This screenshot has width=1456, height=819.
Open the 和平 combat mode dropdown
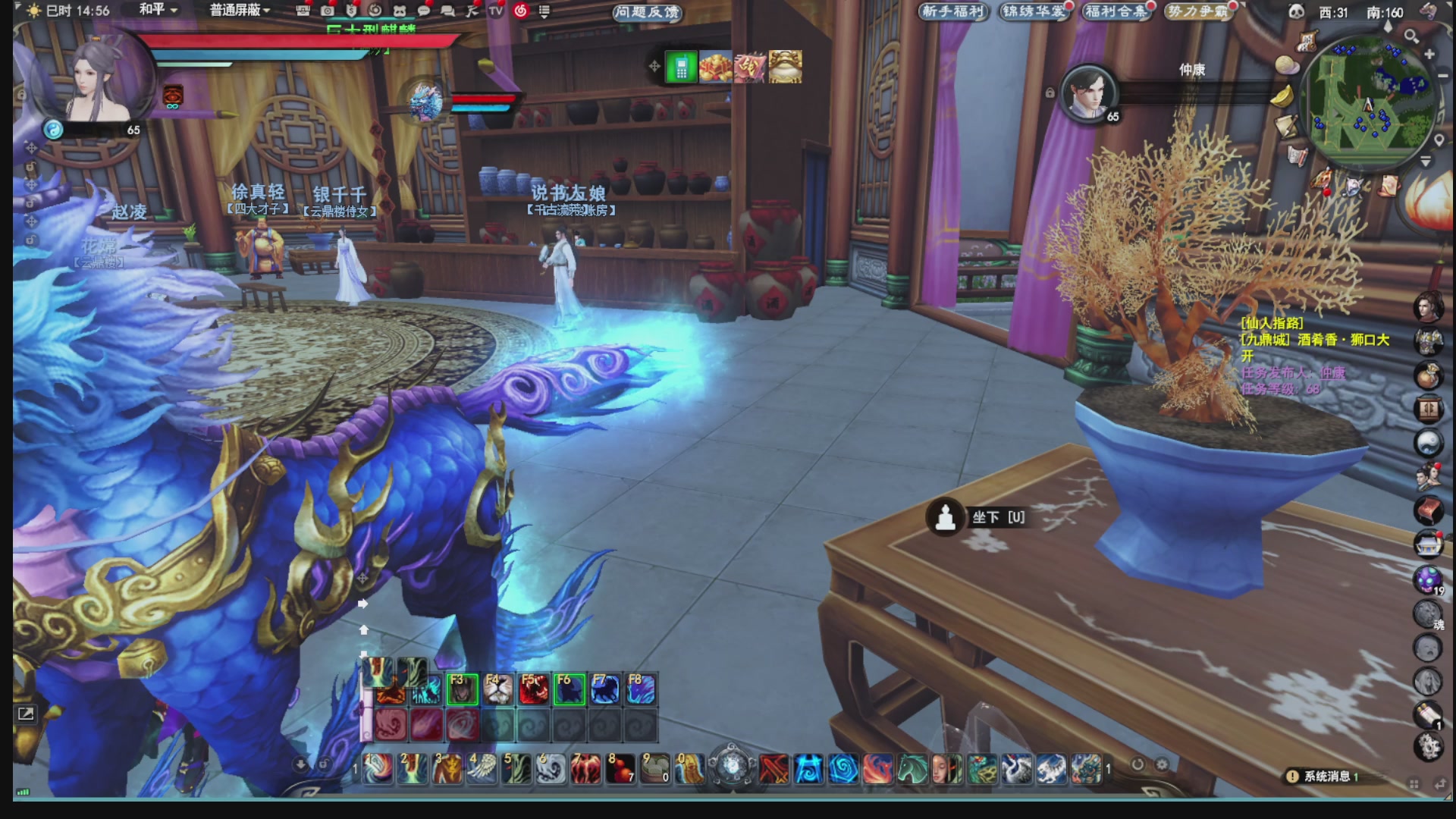pyautogui.click(x=158, y=10)
